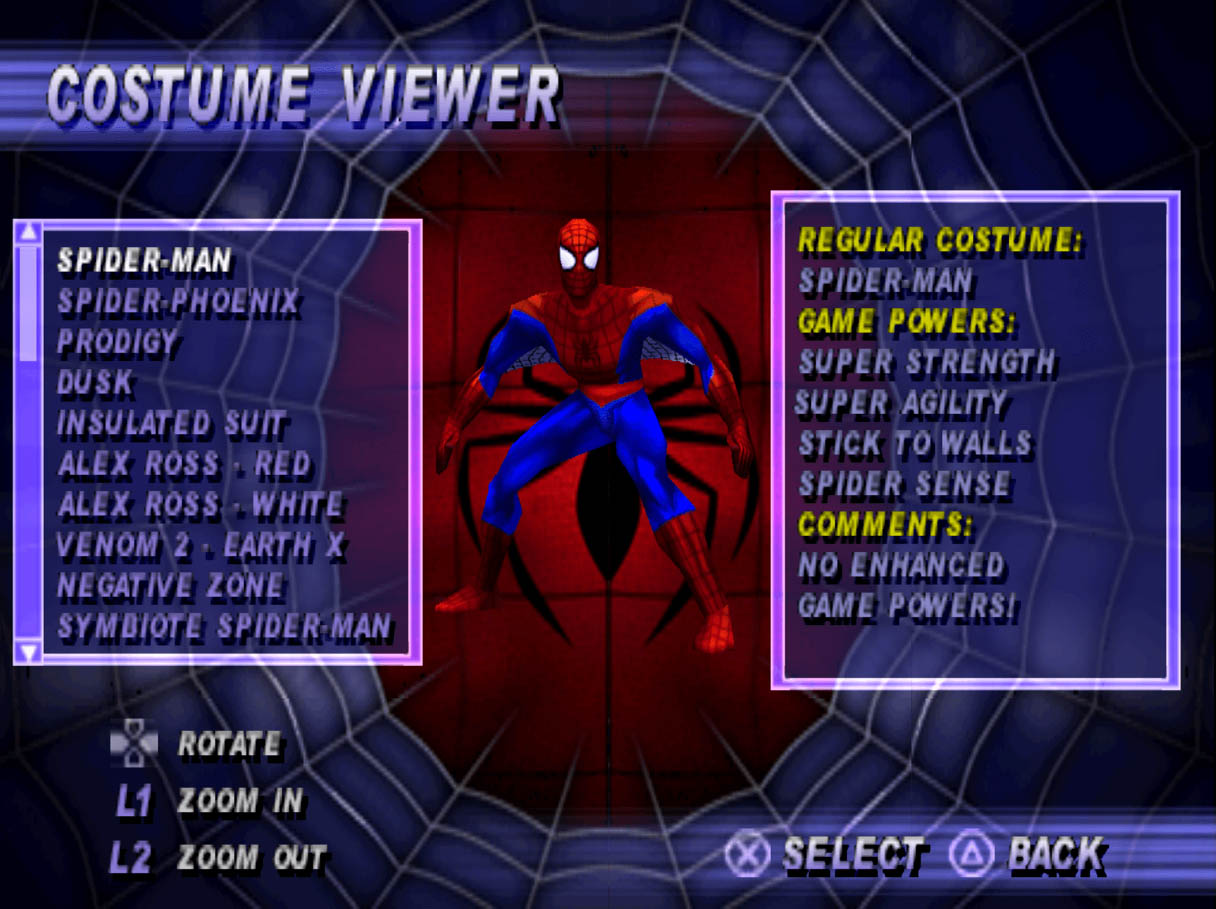Click the costume list's scroll-down arrow
Viewport: 1216px width, 909px height.
[x=29, y=652]
